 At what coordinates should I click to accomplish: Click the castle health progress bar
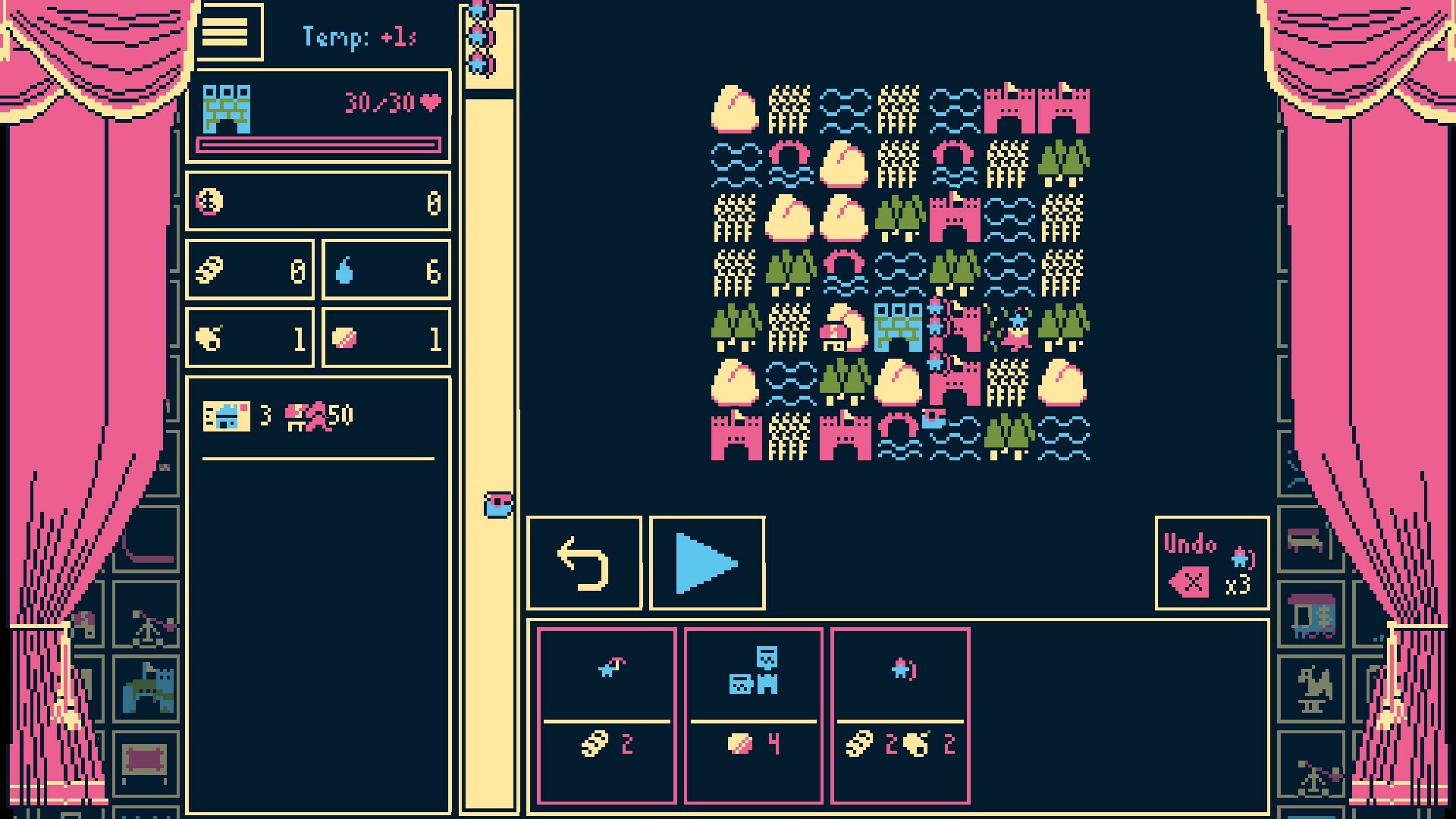(318, 144)
